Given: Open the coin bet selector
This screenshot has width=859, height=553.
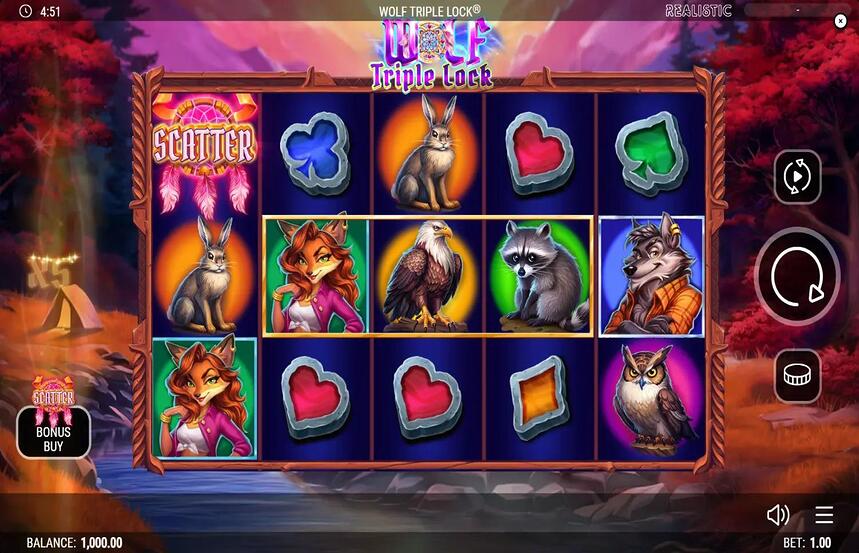Looking at the screenshot, I should coord(797,376).
